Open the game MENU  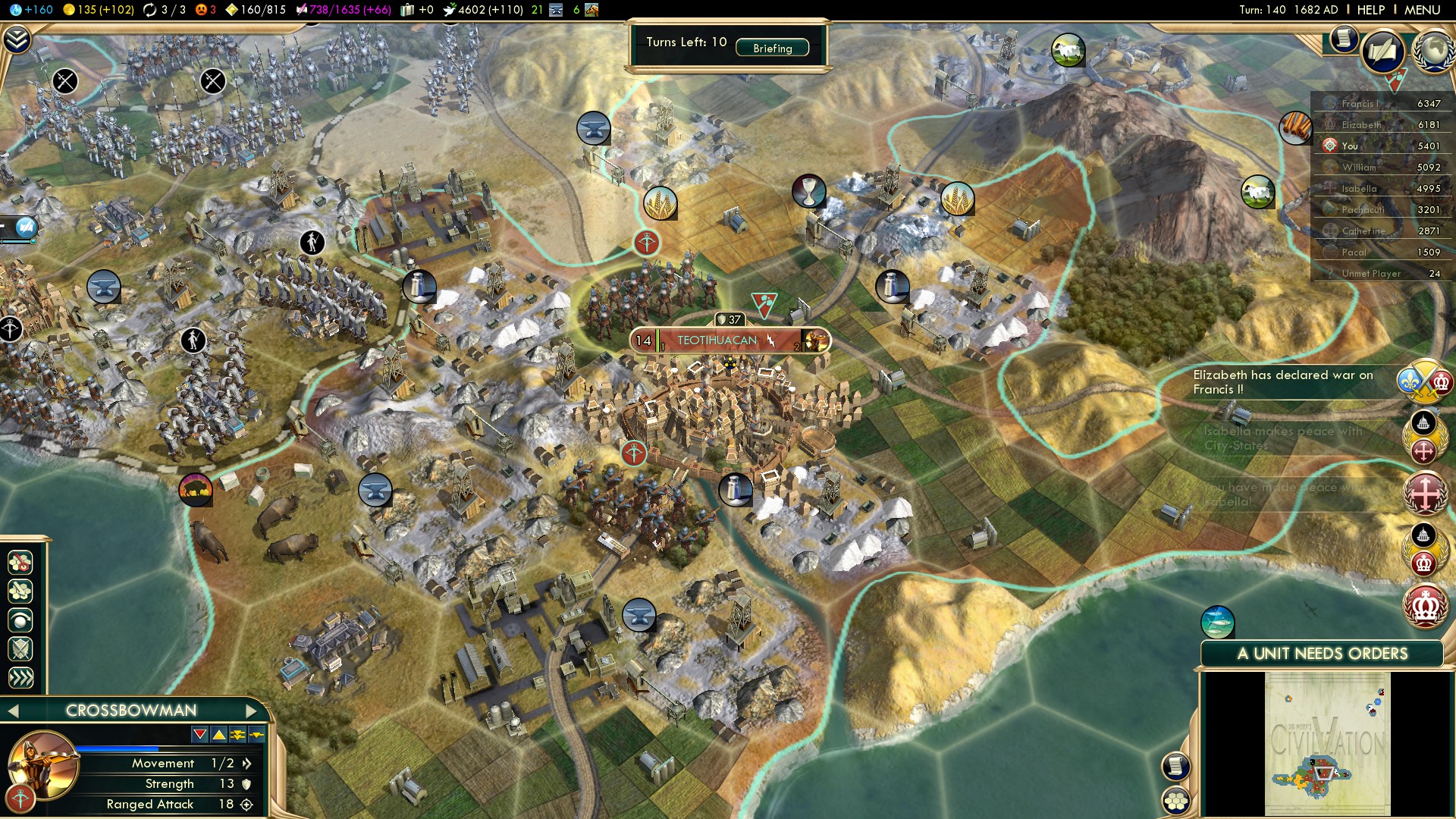pyautogui.click(x=1422, y=10)
